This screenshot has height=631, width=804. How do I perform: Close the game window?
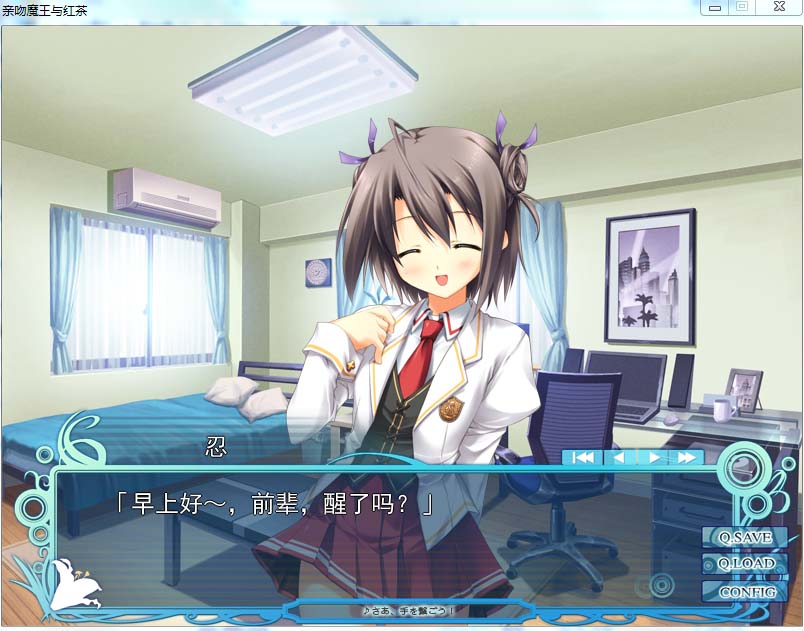point(778,7)
